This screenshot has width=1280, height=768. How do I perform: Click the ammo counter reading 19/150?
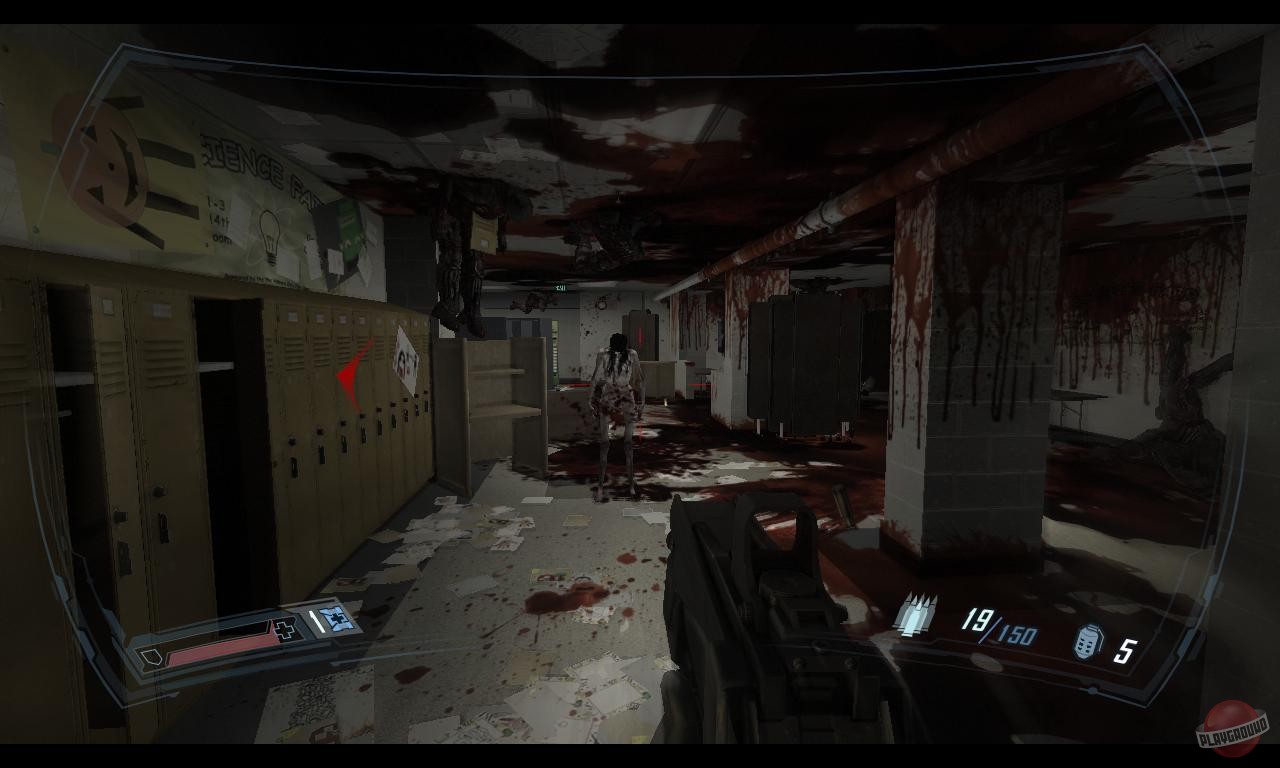(x=1000, y=625)
